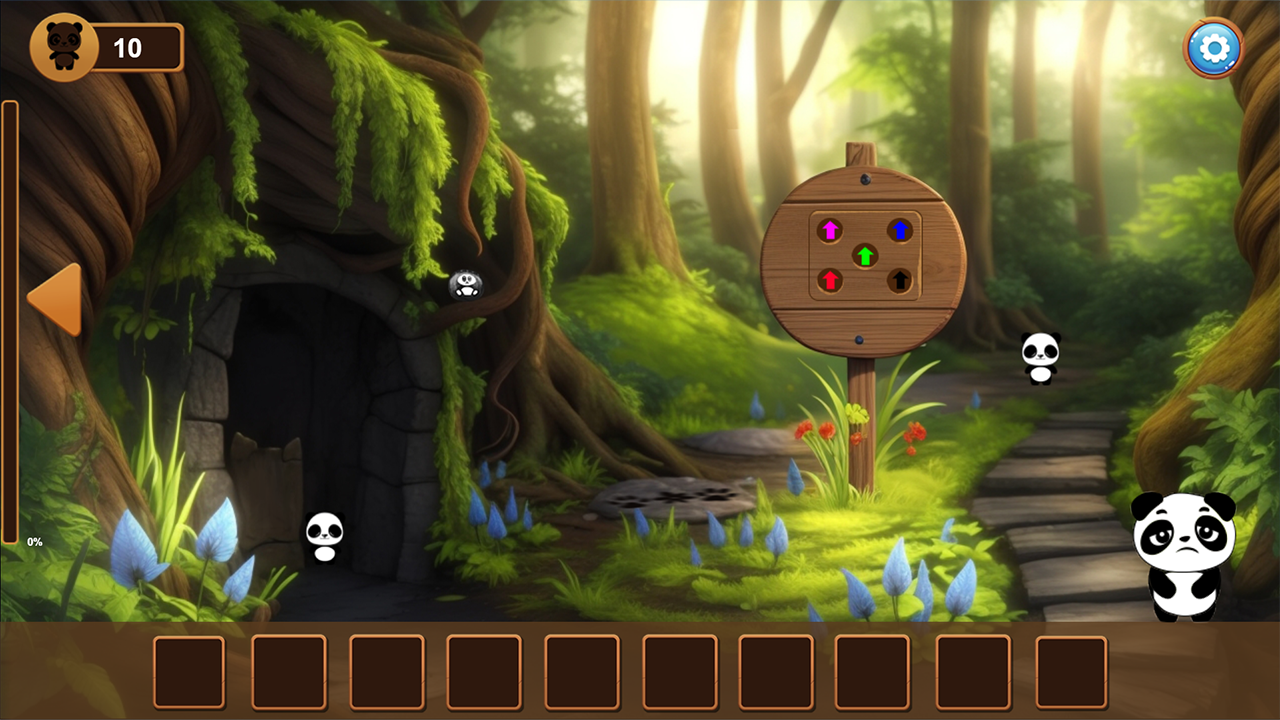Select the first inventory slot
The image size is (1280, 720).
188,671
